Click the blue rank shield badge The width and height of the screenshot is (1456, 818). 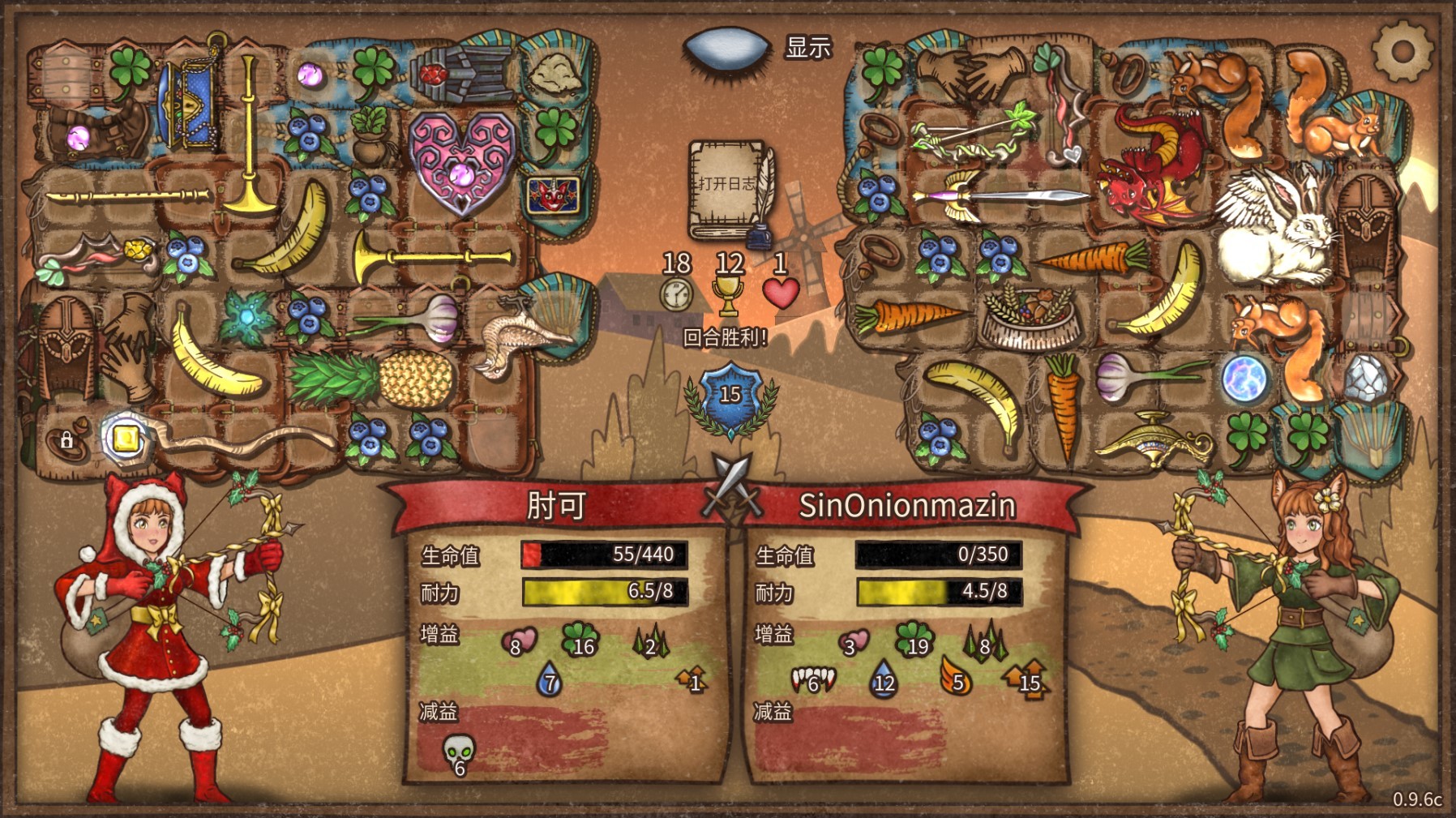[x=730, y=396]
